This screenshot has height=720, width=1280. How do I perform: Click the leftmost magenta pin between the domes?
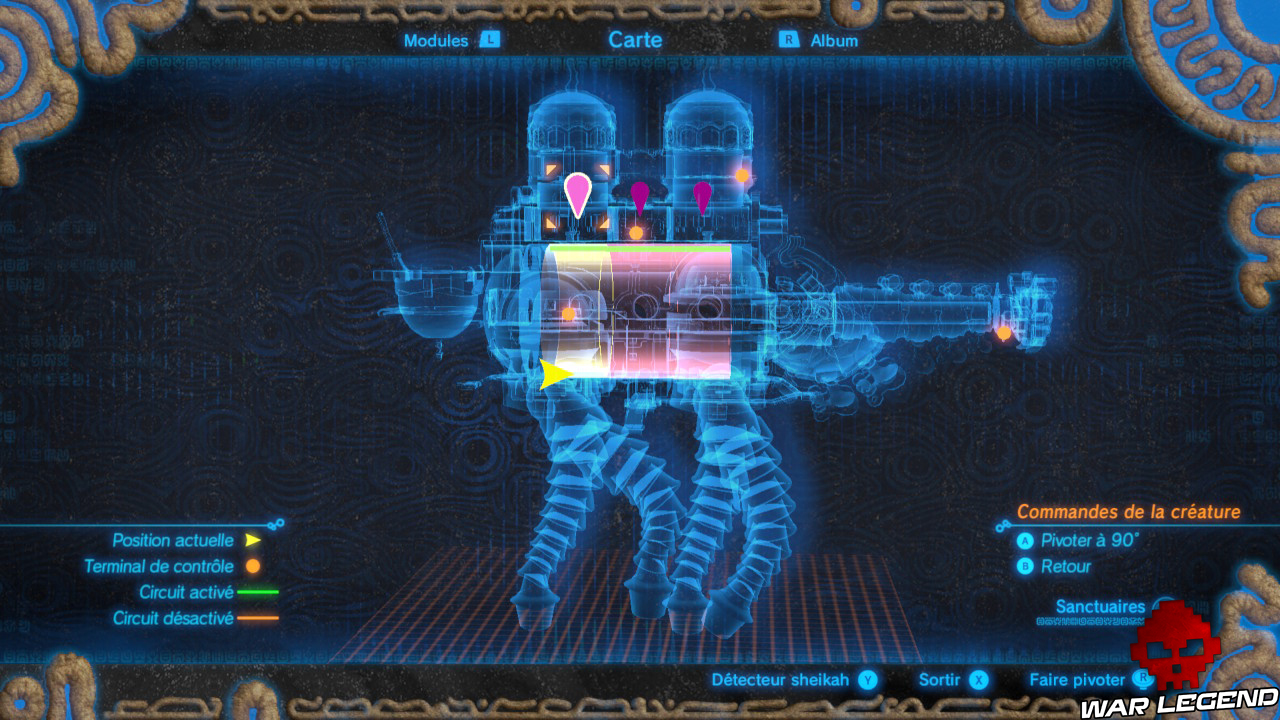(x=640, y=195)
